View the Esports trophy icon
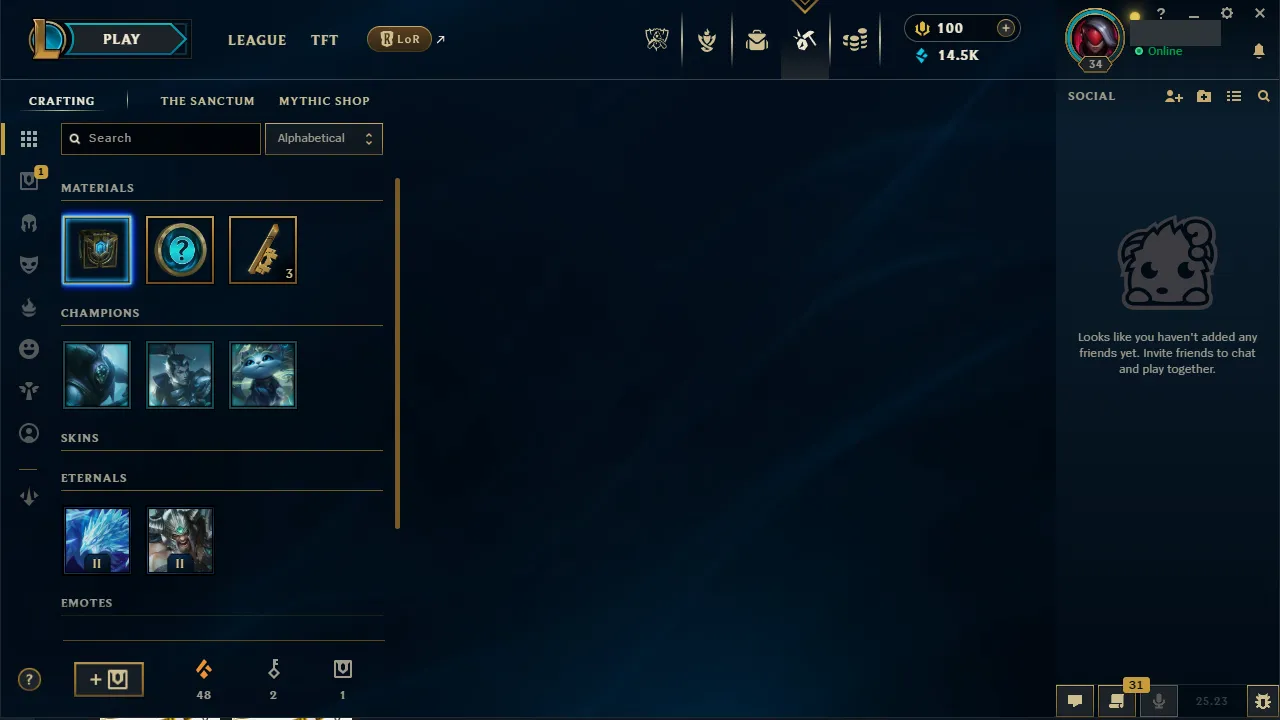 pos(657,38)
